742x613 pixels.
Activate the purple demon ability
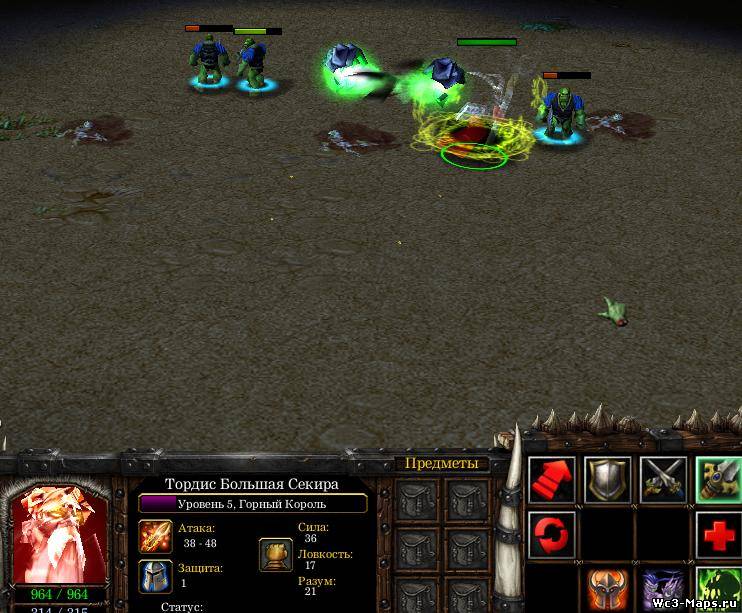coord(663,590)
